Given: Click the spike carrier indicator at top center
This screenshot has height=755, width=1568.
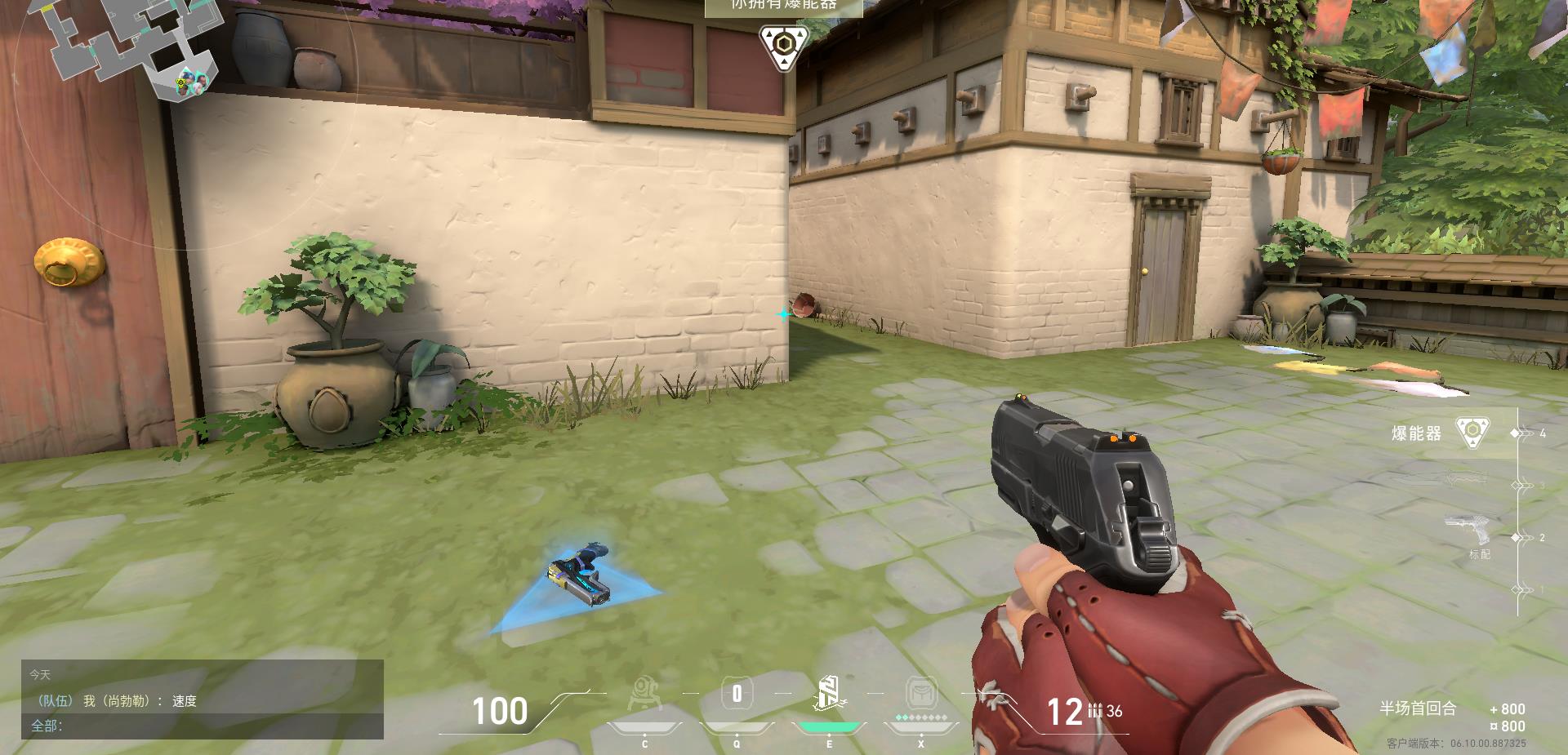Looking at the screenshot, I should [x=782, y=47].
